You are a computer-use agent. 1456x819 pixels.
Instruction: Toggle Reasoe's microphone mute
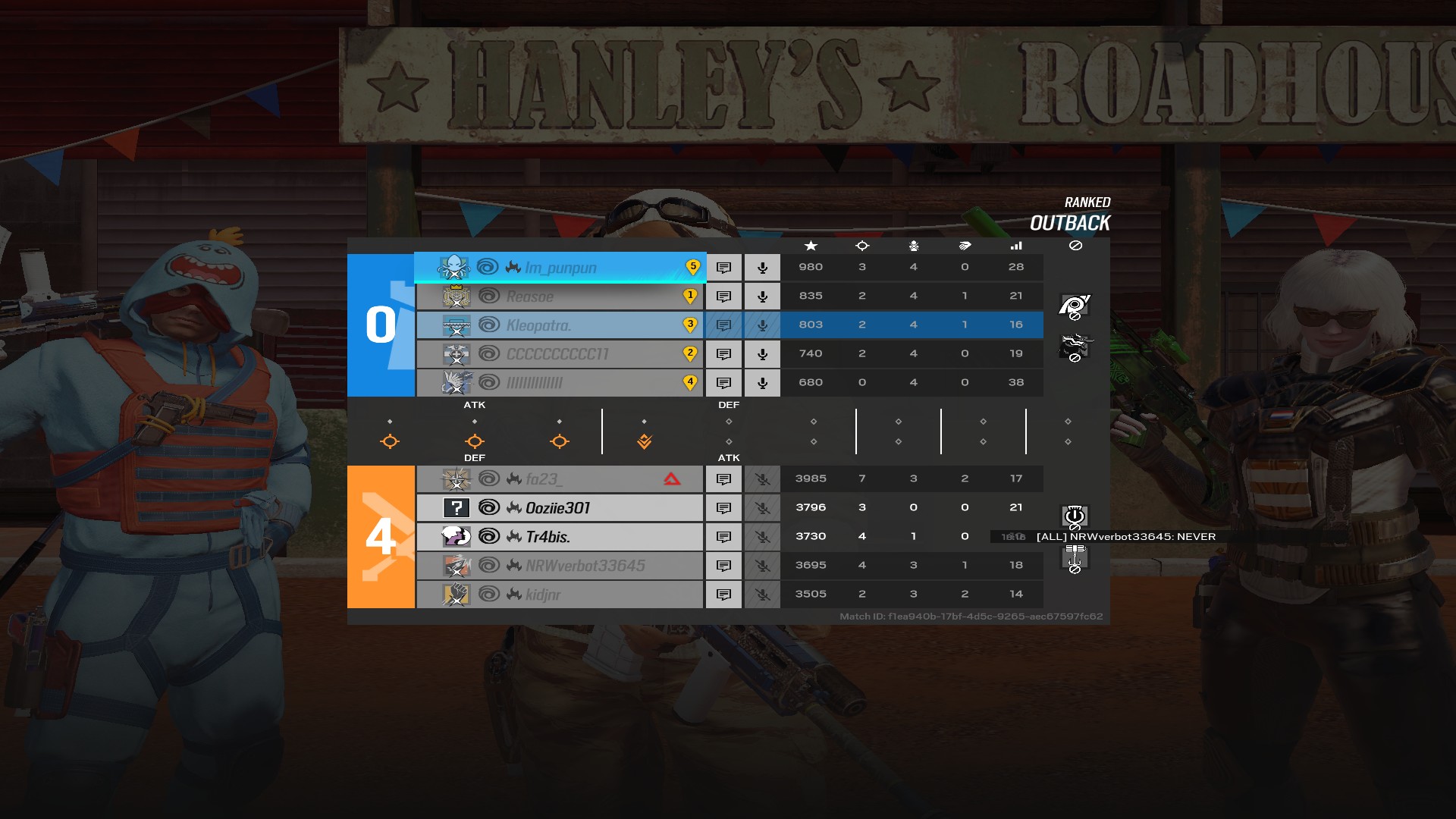(762, 296)
